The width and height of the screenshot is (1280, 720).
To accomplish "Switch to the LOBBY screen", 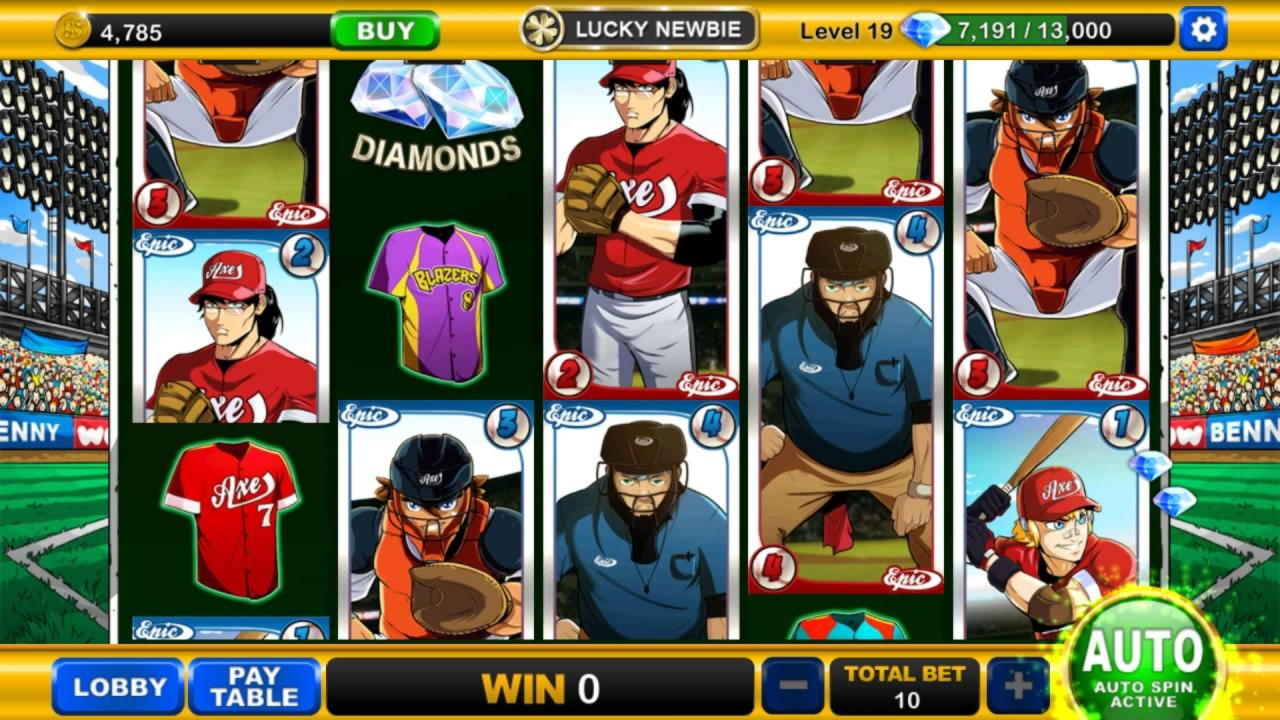I will point(118,688).
